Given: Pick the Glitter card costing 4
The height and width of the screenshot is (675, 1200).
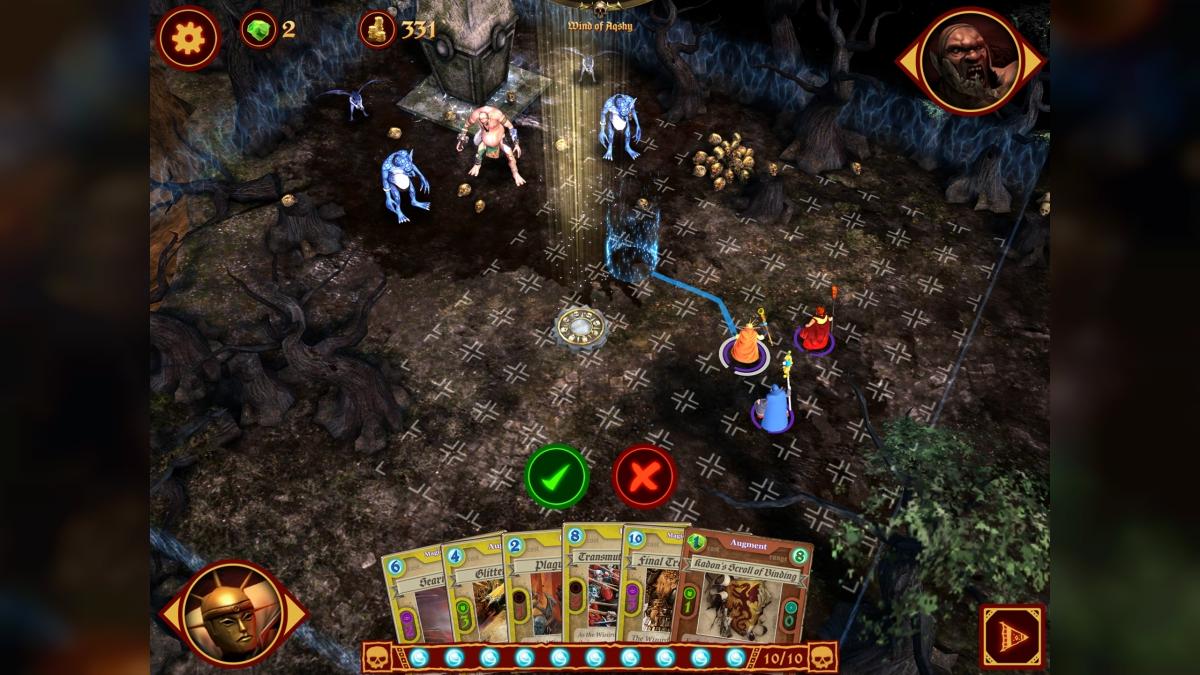Looking at the screenshot, I should click(x=473, y=590).
